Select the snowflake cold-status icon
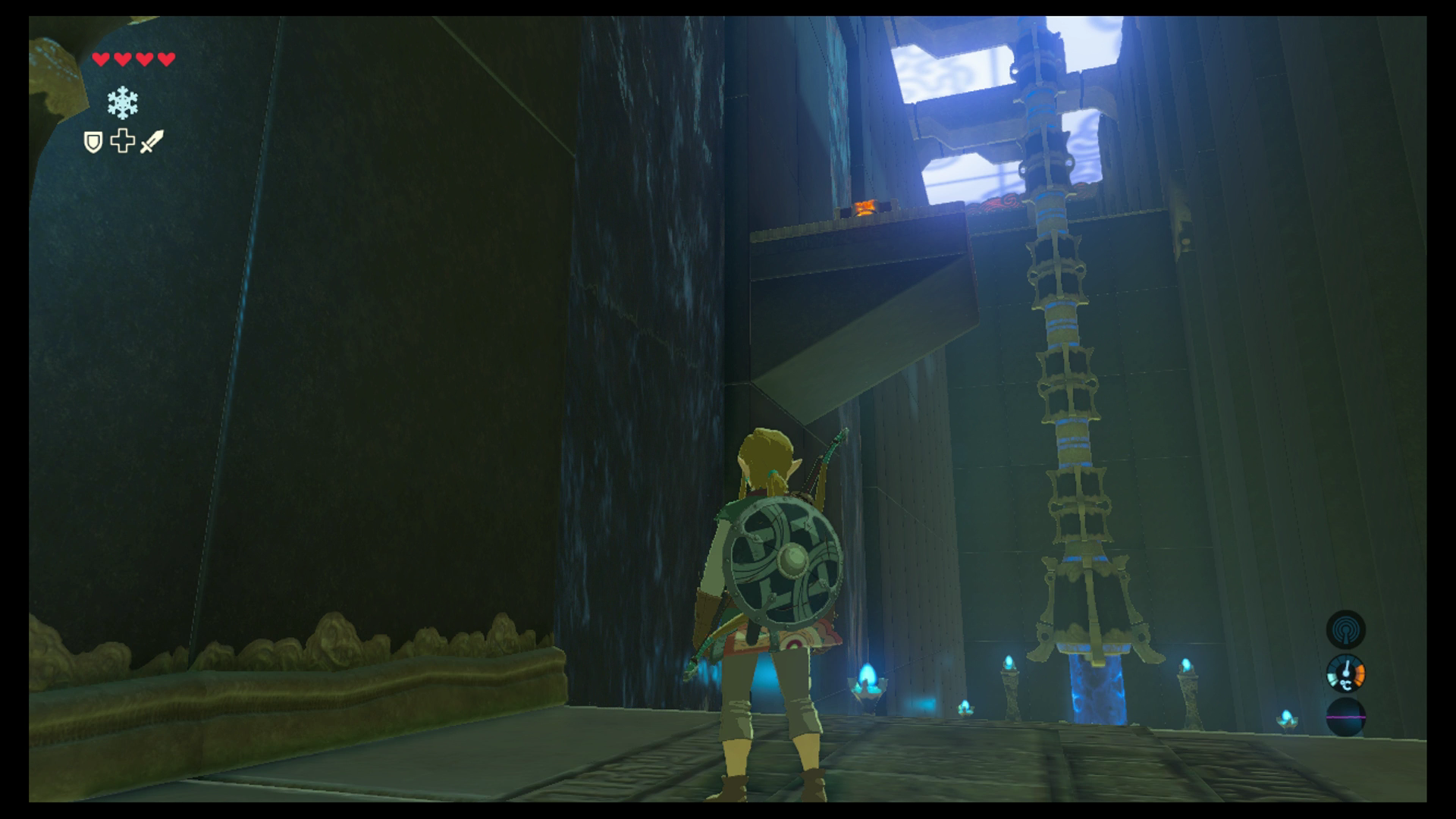 click(x=122, y=102)
